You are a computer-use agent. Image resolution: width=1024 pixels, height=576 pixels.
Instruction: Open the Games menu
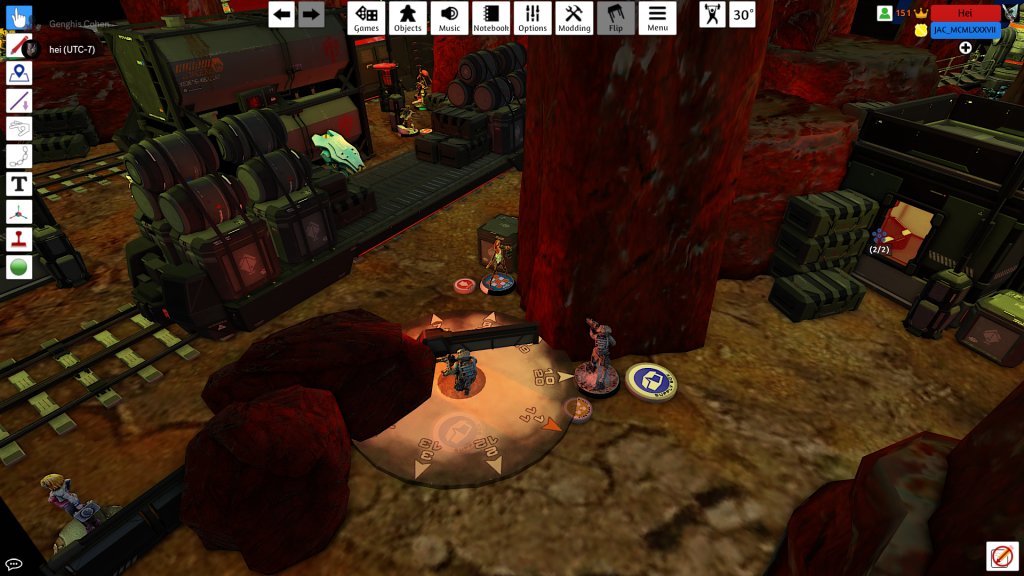[x=366, y=18]
